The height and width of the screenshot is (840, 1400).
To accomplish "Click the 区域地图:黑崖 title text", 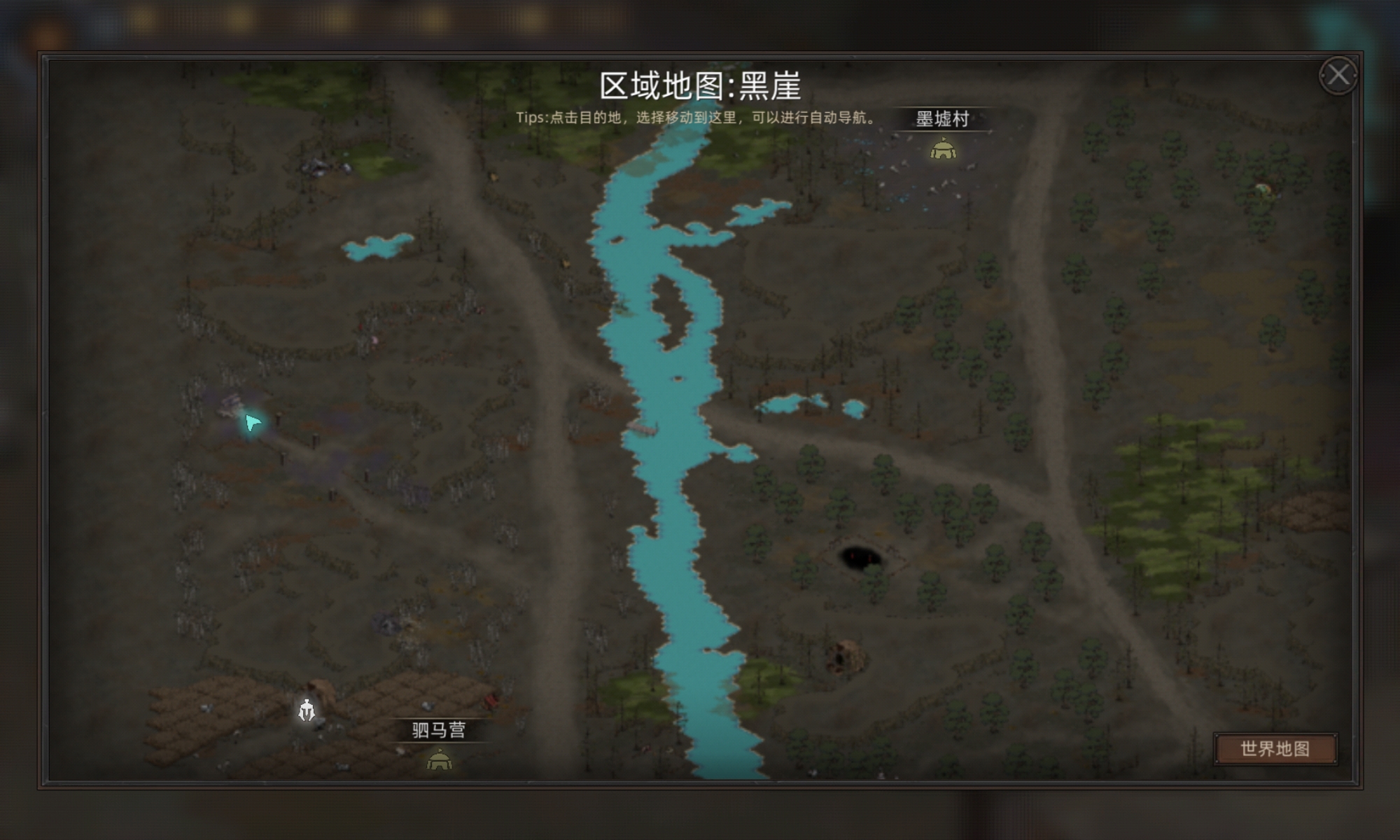I will click(700, 86).
